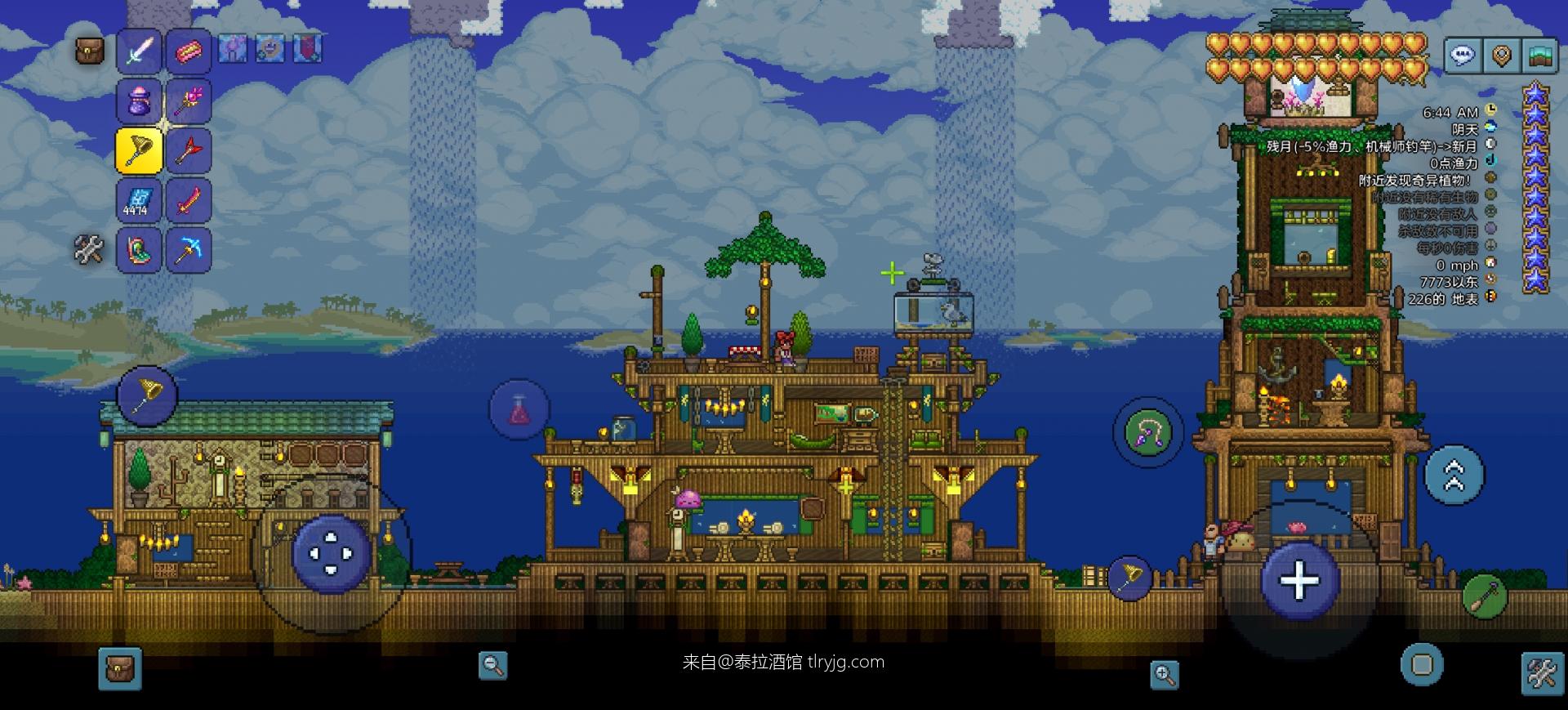Select the highlighted golden bug net slot
Viewport: 1568px width, 710px height.
point(139,150)
